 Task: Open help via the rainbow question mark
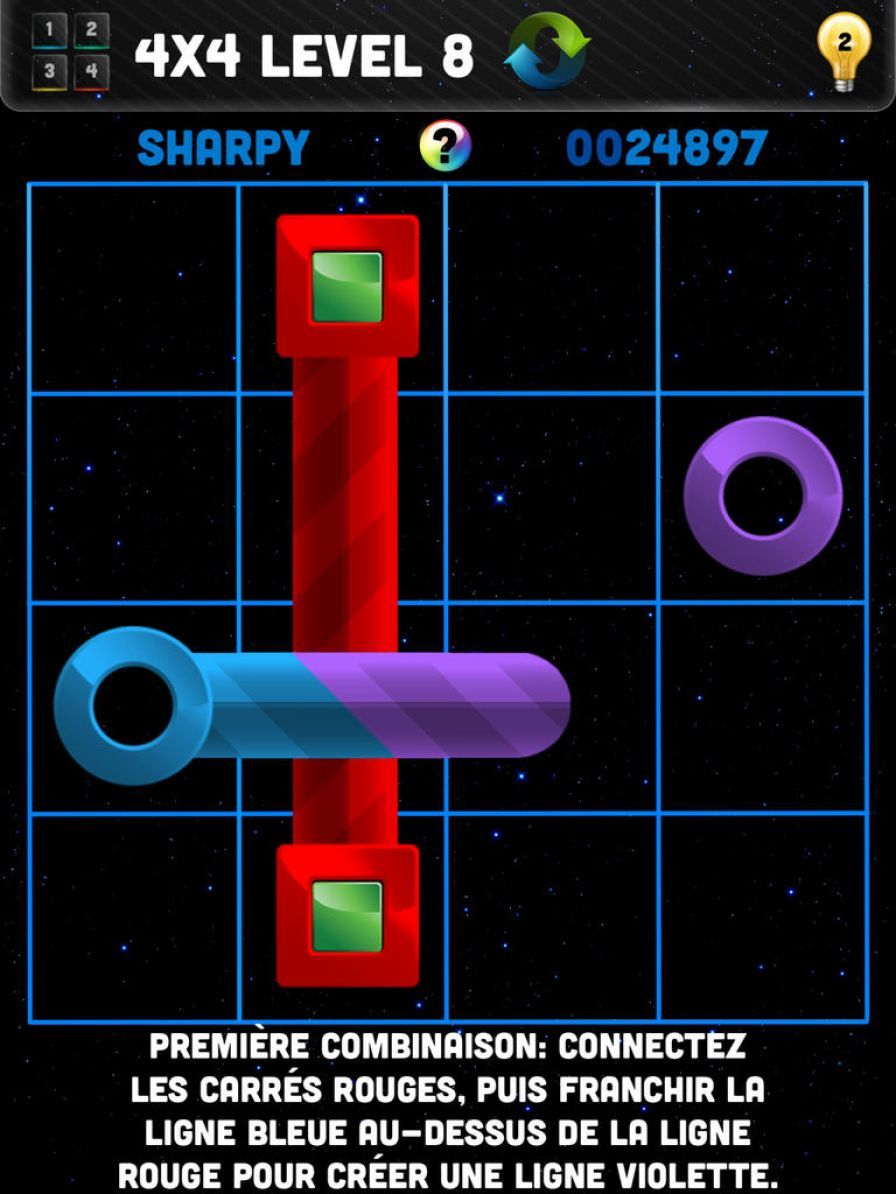[445, 149]
